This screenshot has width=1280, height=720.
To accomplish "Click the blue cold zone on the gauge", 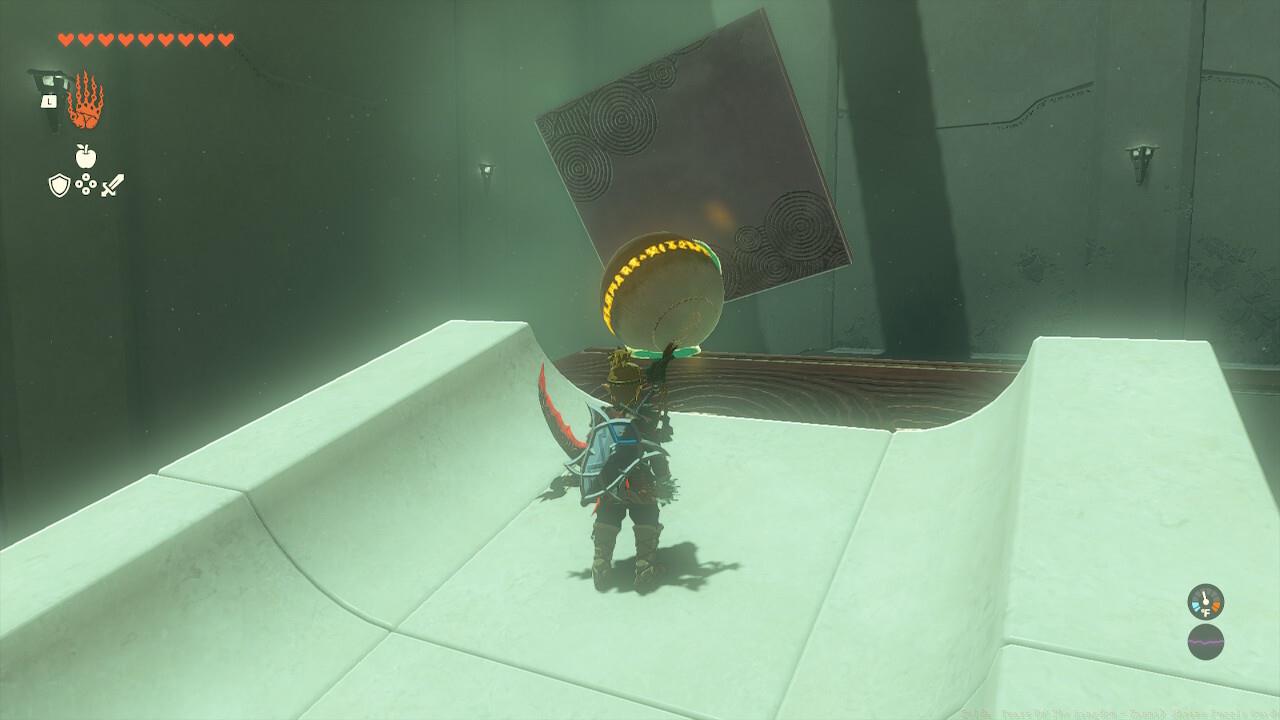I will click(x=1195, y=605).
